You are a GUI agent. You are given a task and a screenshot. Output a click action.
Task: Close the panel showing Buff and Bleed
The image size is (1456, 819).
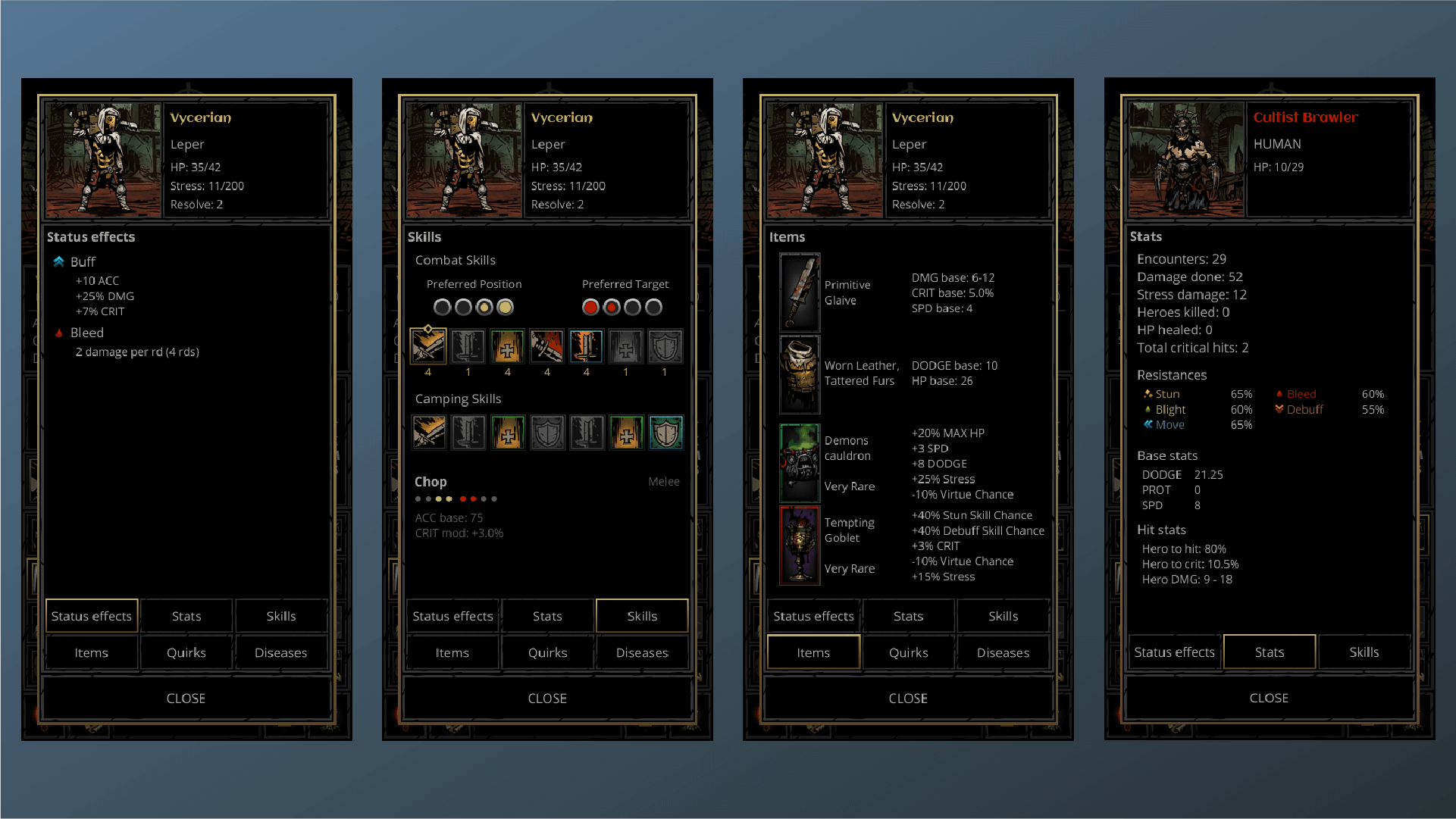(186, 698)
